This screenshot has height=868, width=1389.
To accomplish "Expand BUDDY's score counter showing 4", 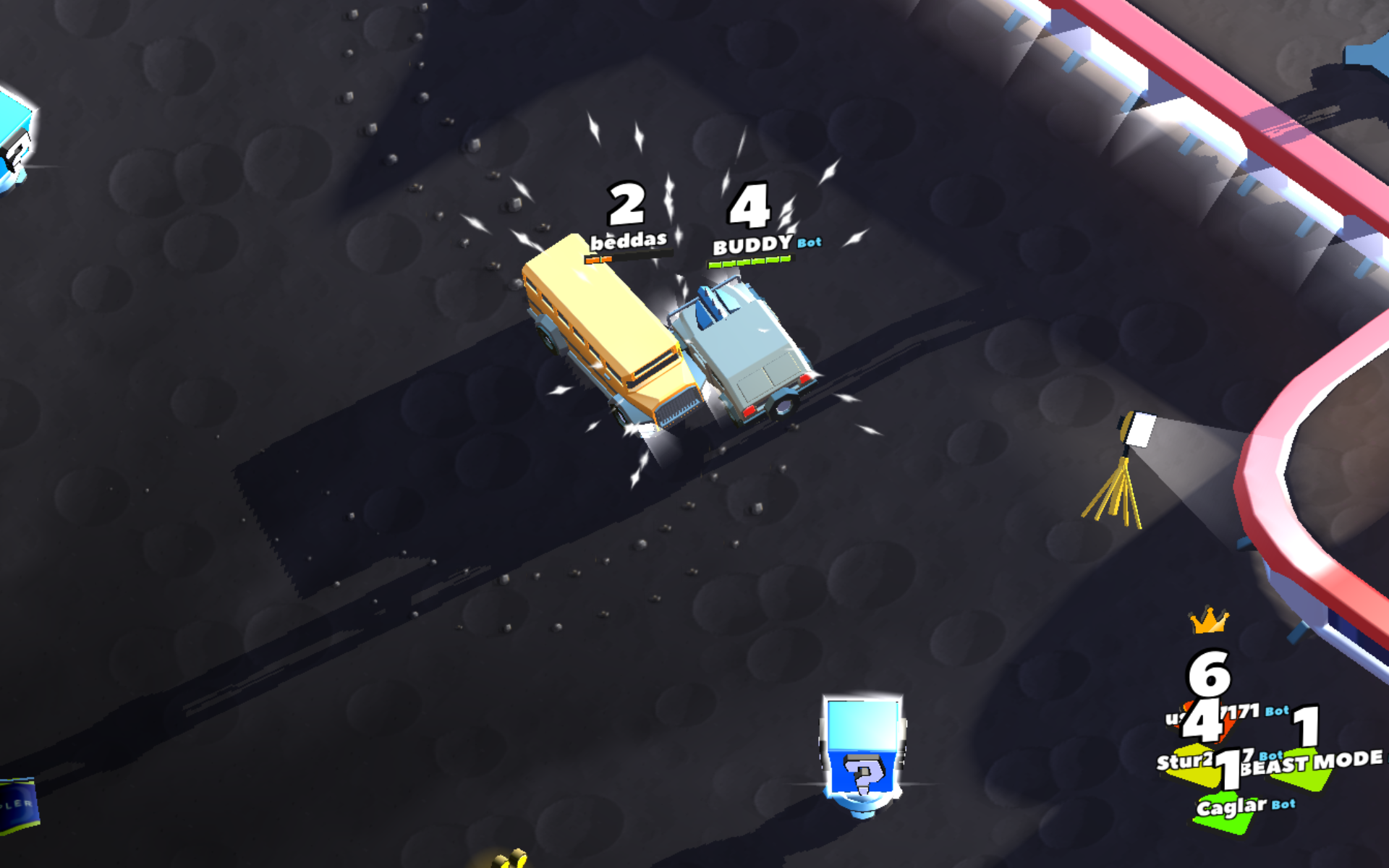I will (749, 207).
